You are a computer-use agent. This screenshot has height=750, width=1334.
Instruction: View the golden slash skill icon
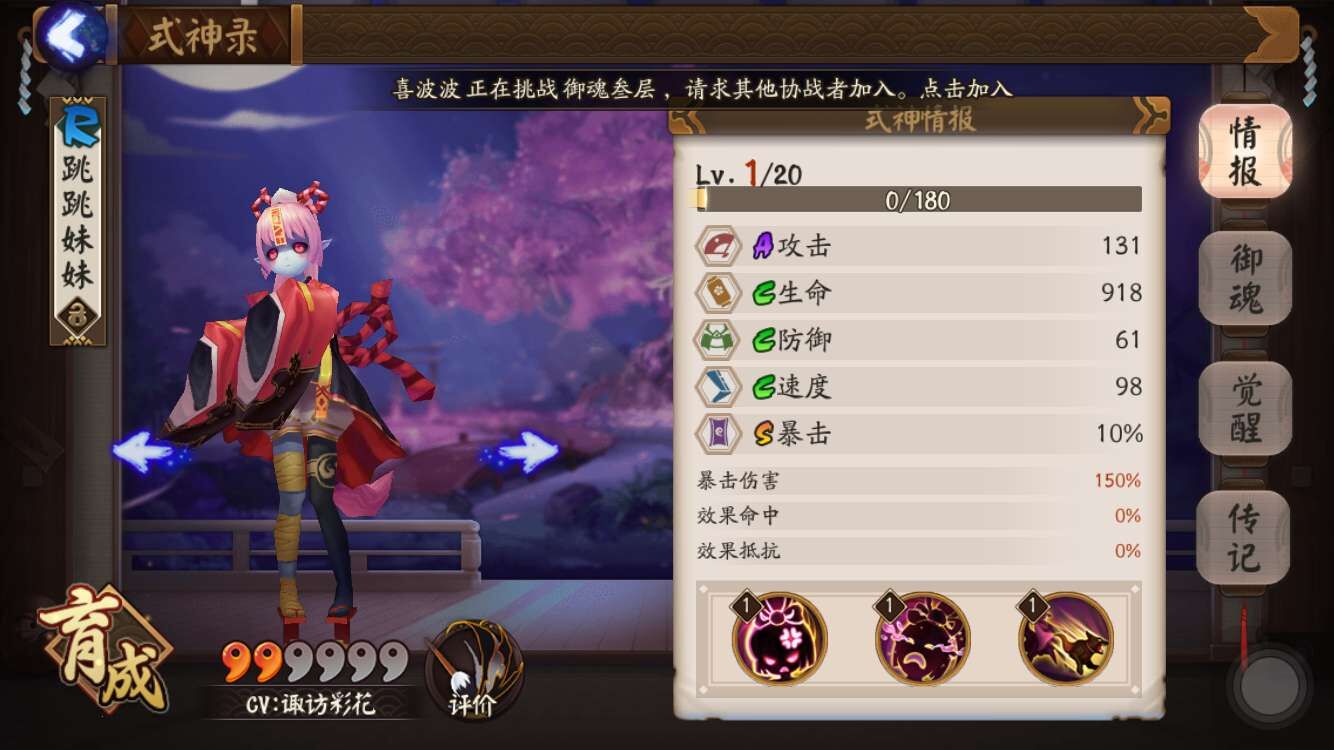pyautogui.click(x=1065, y=638)
